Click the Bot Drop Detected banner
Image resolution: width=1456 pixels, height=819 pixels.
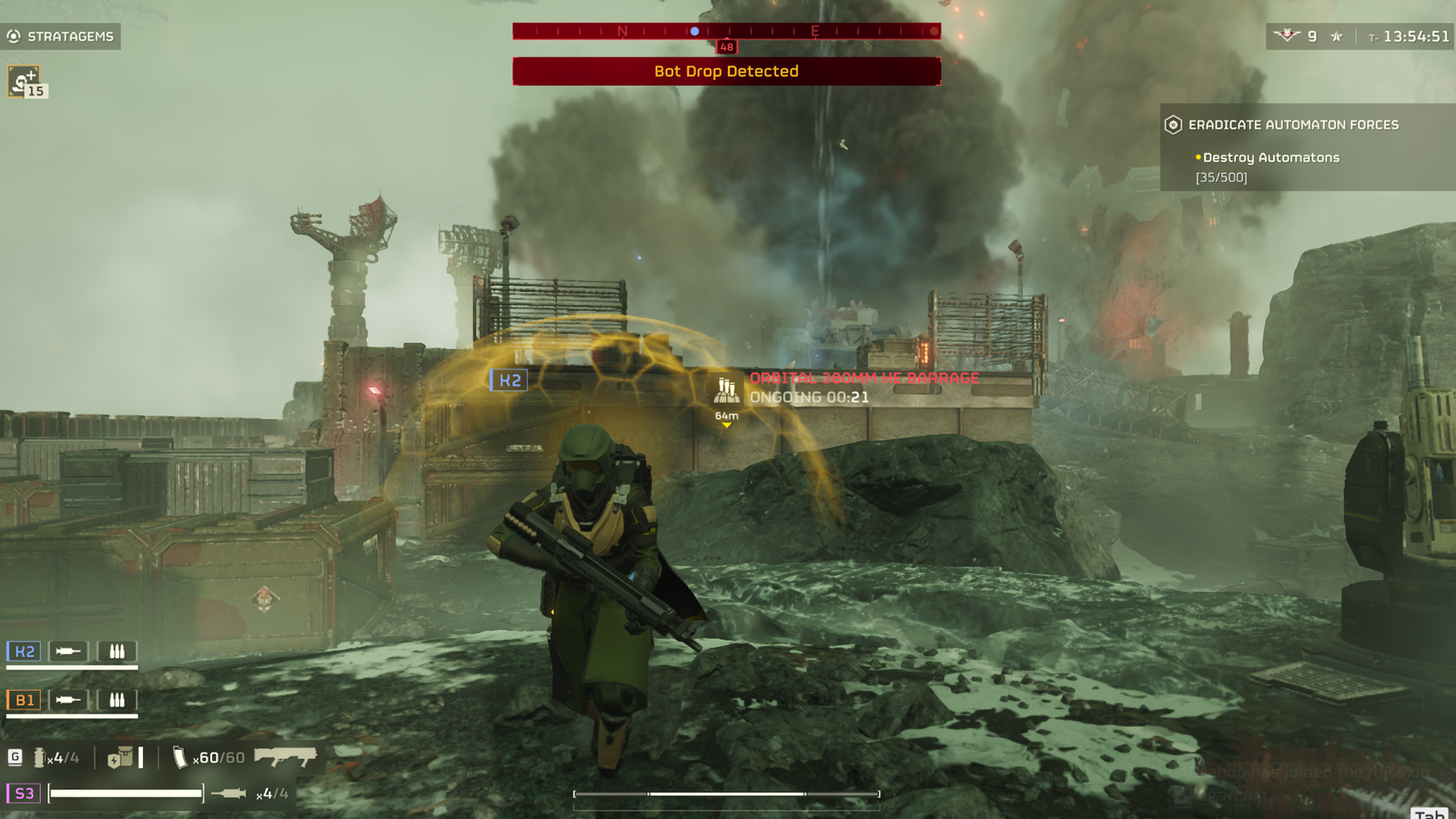click(x=725, y=71)
